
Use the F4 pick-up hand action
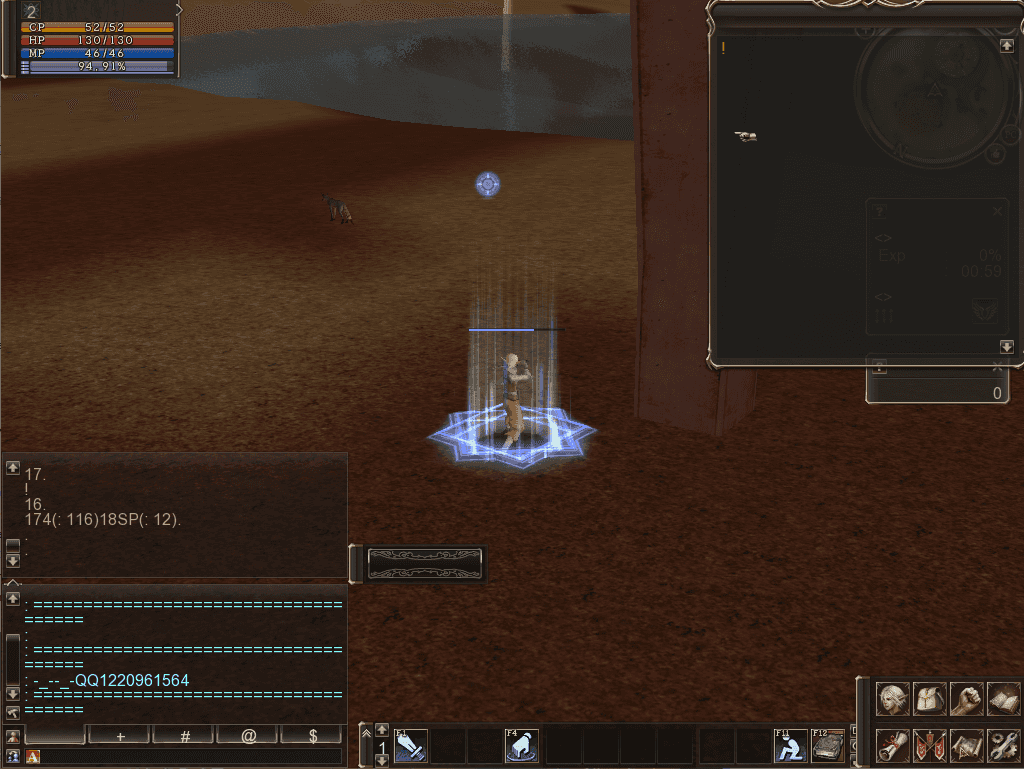pyautogui.click(x=522, y=745)
